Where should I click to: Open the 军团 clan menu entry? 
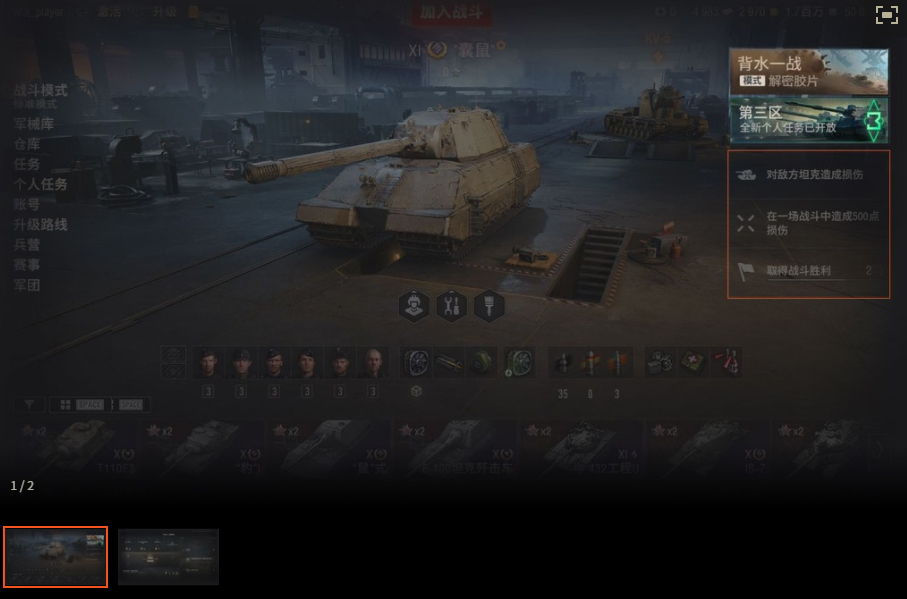click(27, 284)
